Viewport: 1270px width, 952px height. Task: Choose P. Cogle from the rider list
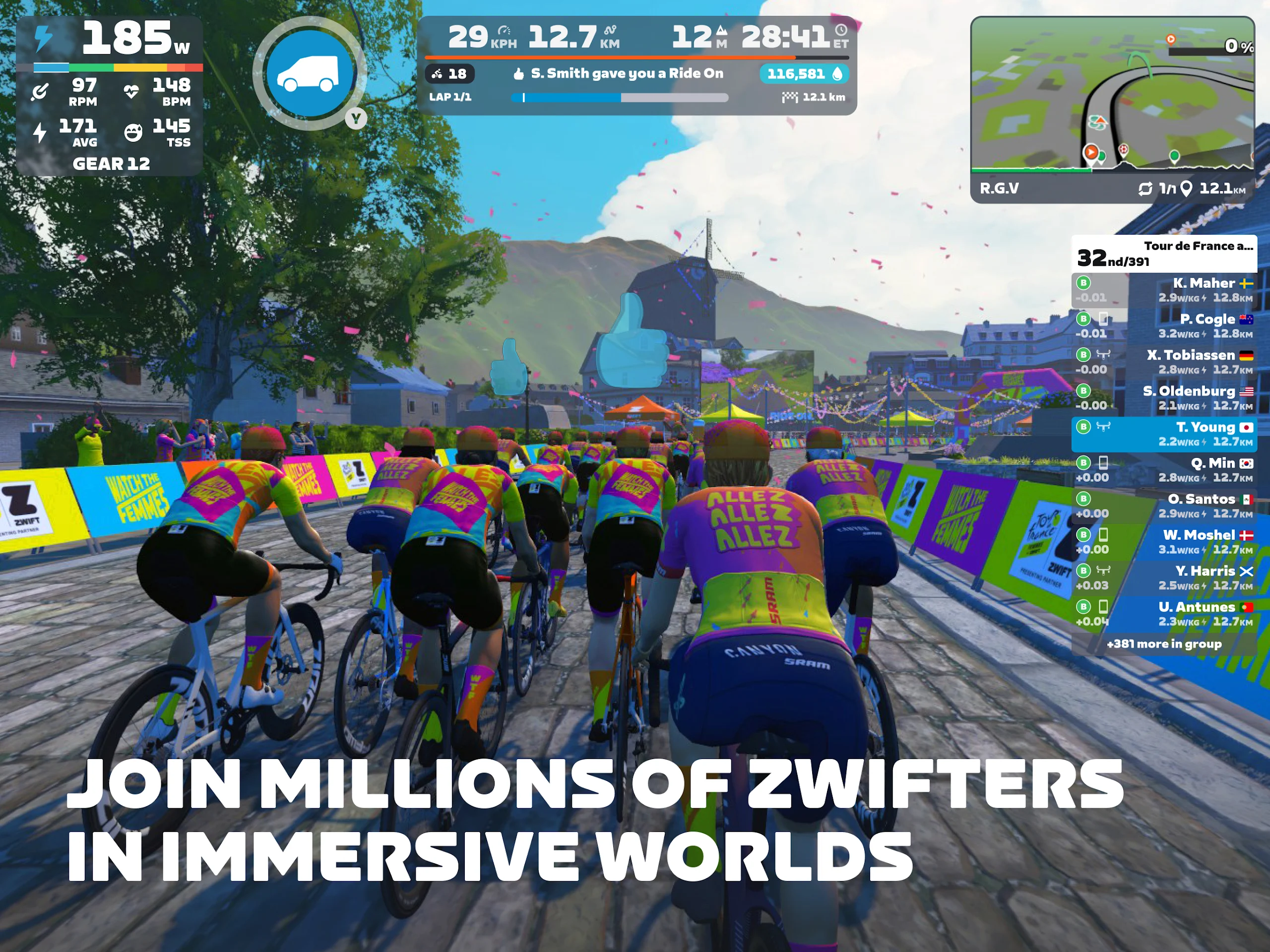(1163, 325)
